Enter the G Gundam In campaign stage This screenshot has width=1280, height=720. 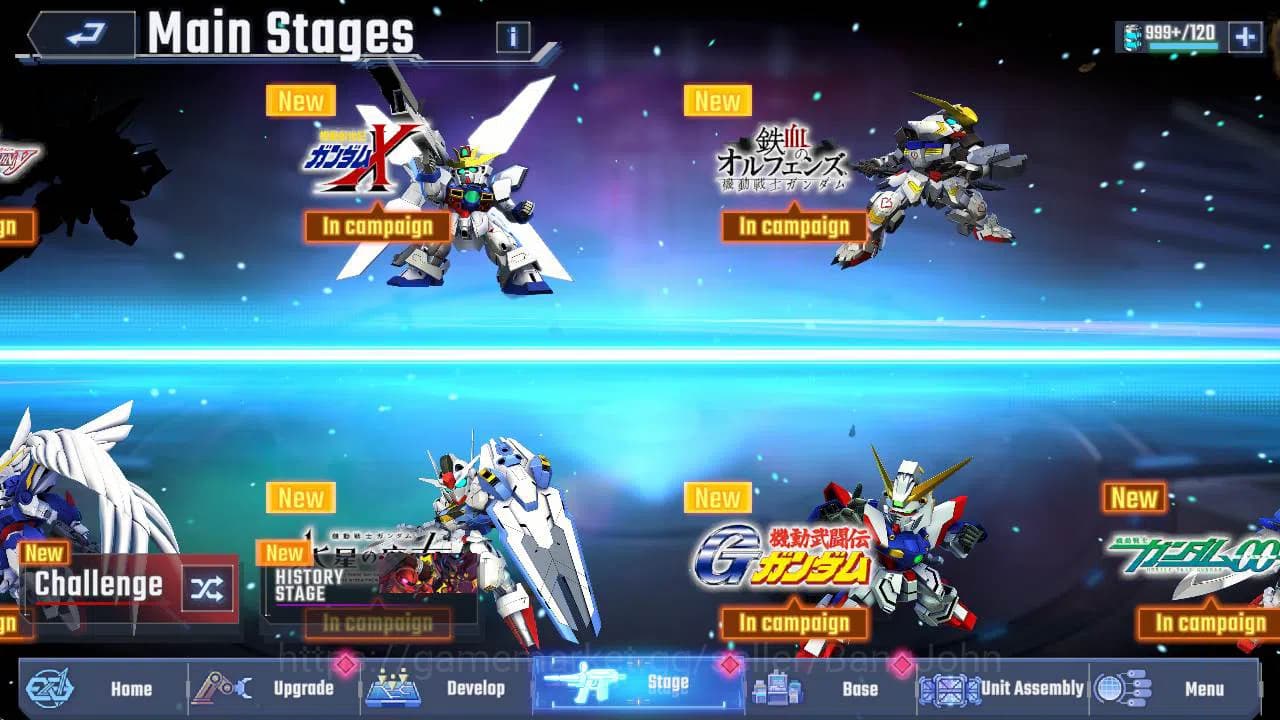(x=793, y=623)
